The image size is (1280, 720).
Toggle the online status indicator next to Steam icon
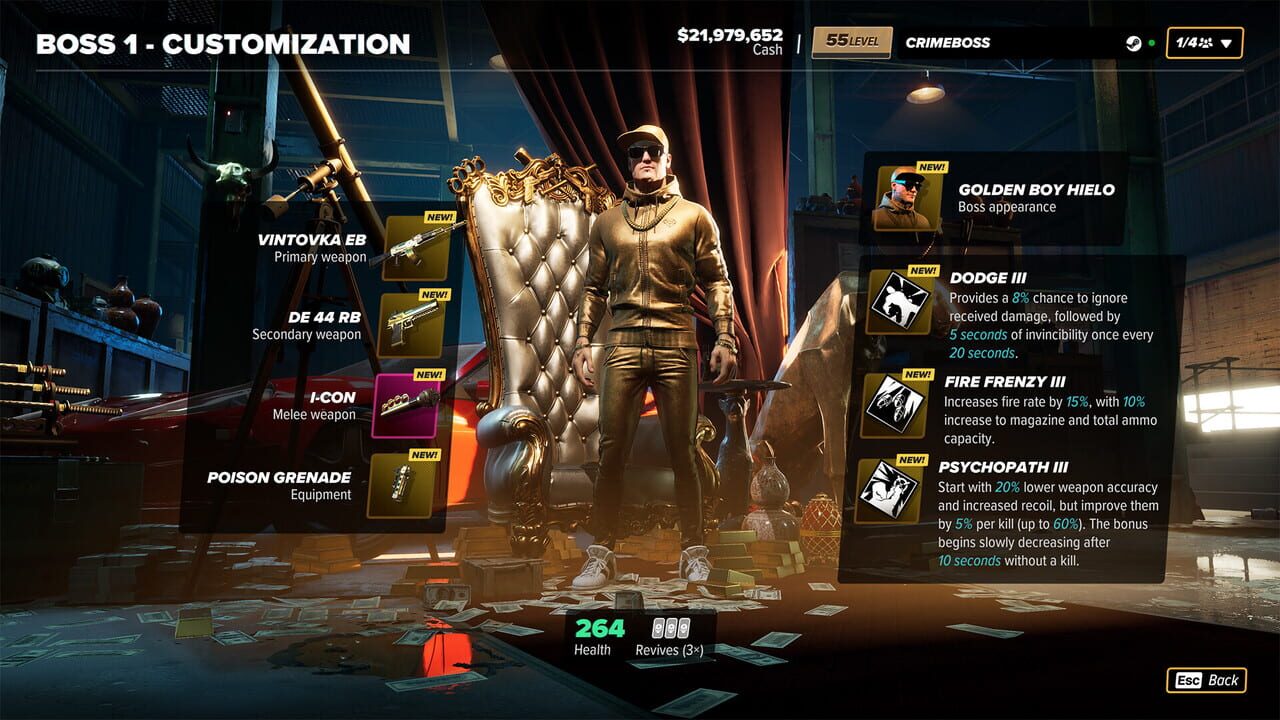[1150, 42]
